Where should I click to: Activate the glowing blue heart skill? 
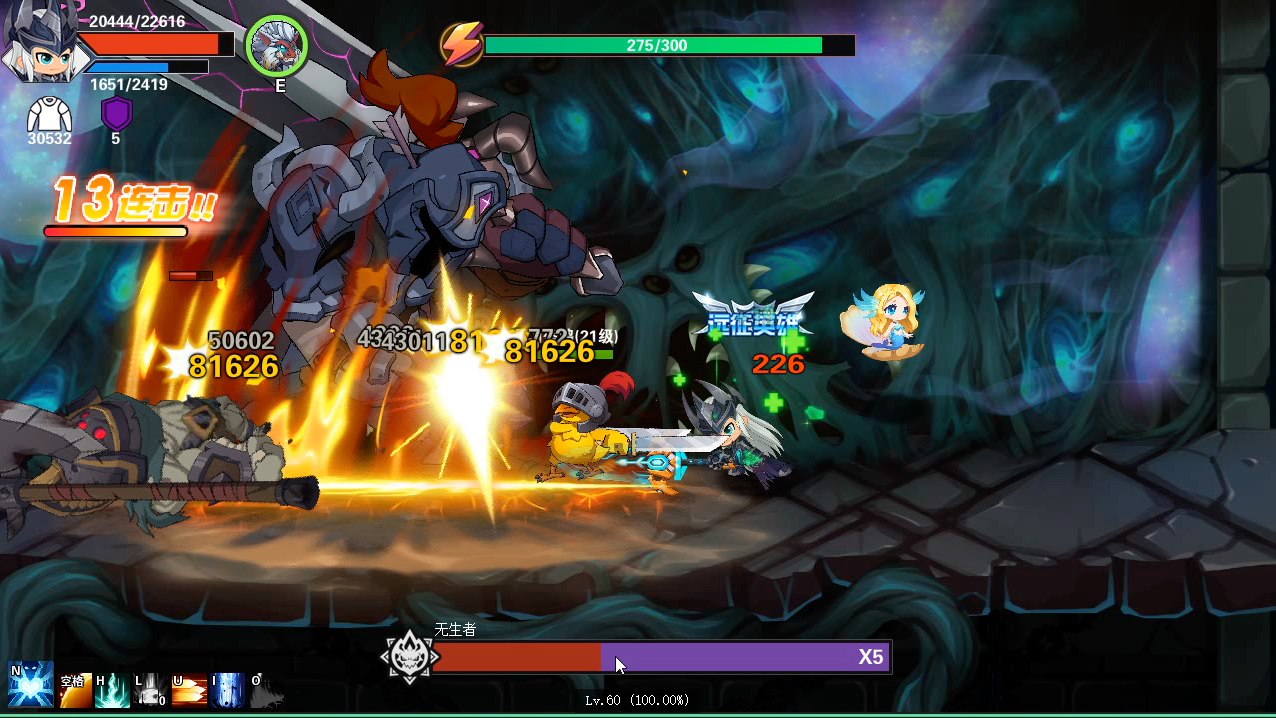29,685
